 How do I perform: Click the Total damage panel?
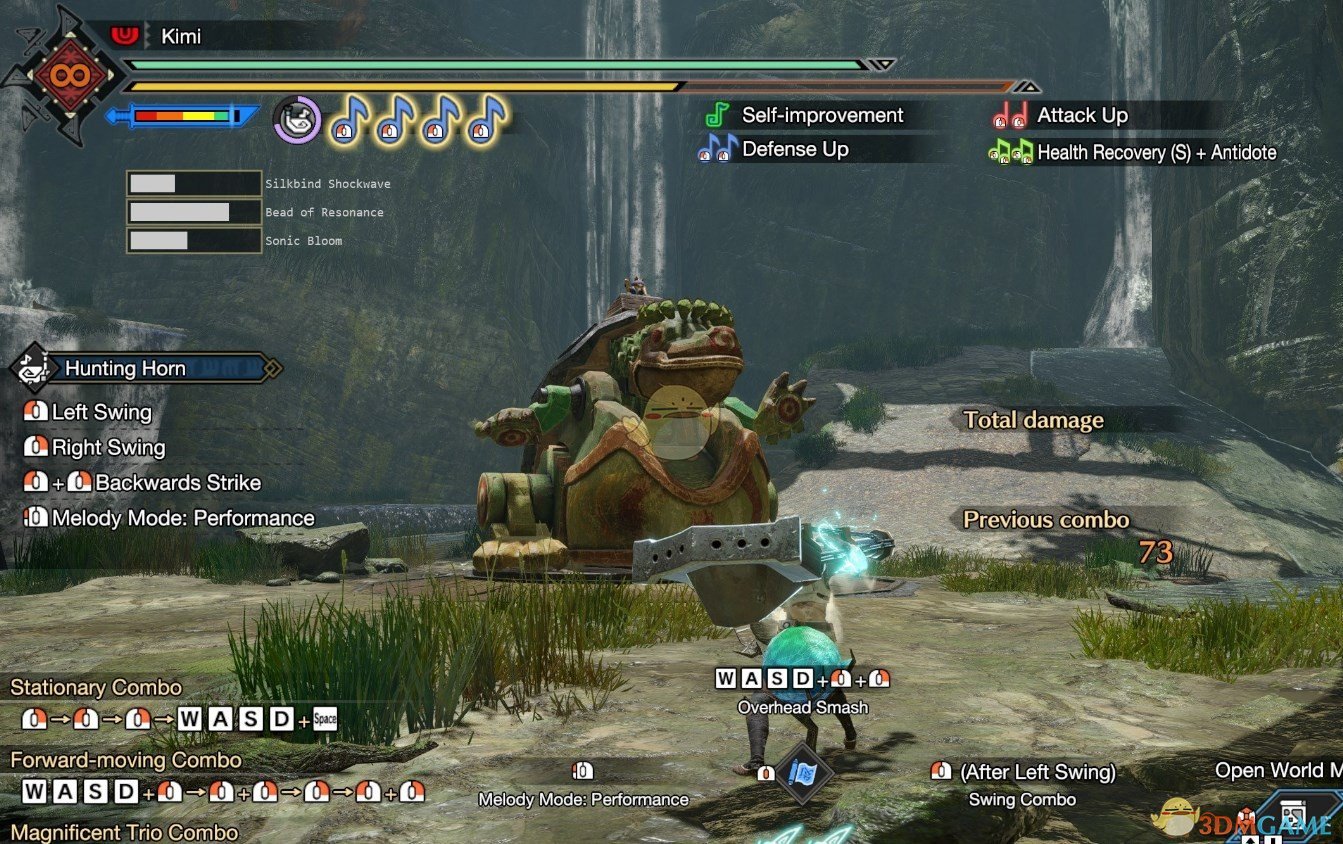[1034, 420]
